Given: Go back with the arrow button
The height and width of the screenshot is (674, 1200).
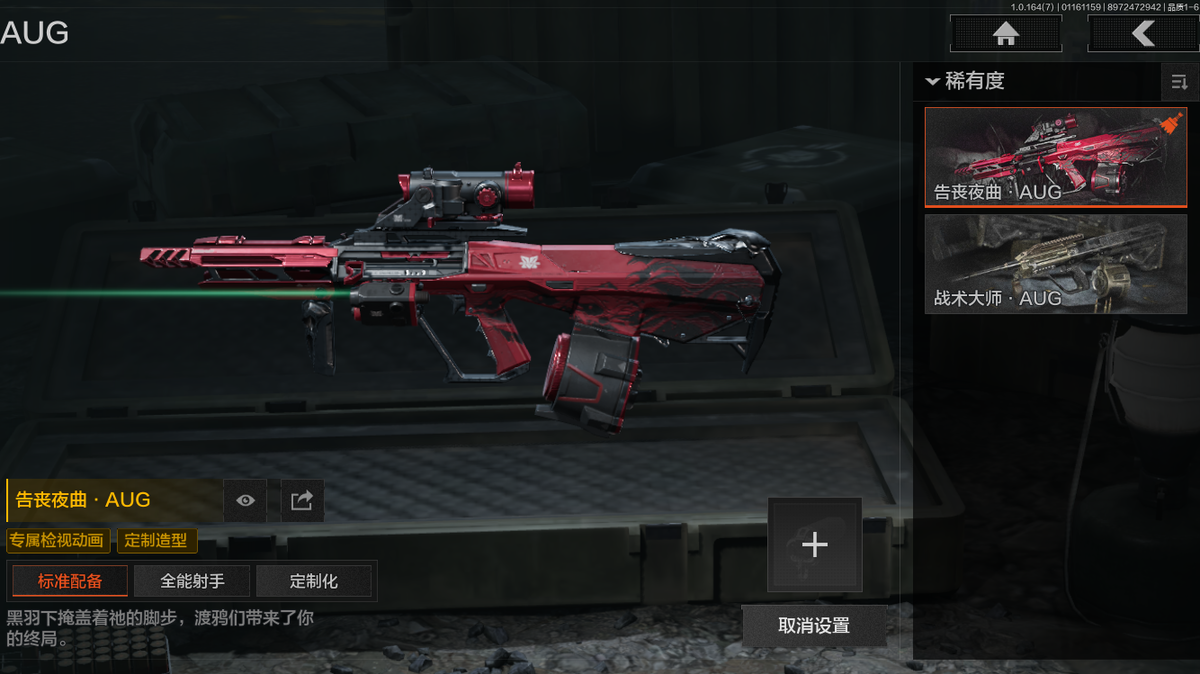Looking at the screenshot, I should [1142, 34].
